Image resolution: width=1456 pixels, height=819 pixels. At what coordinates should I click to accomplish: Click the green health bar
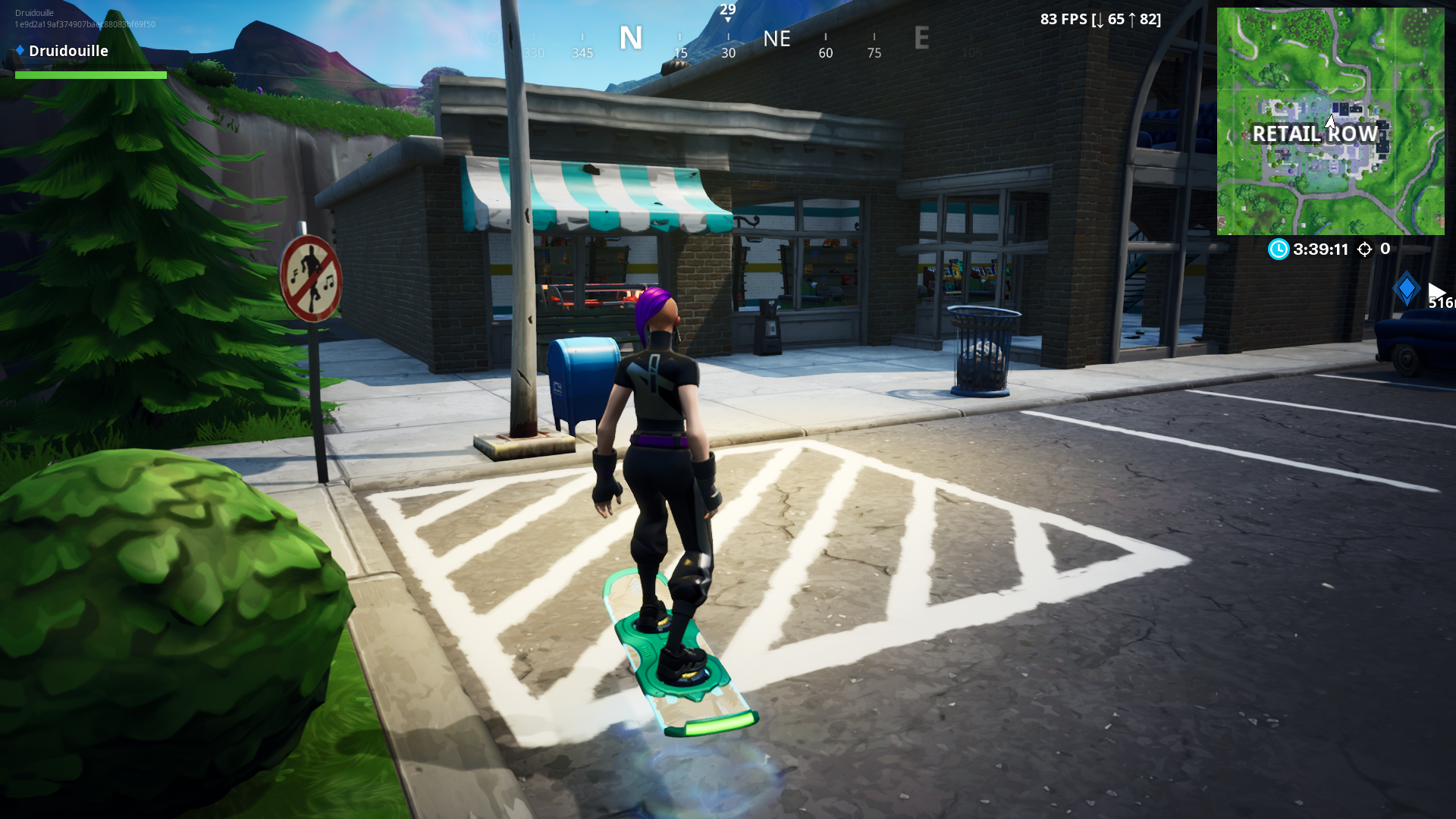(91, 75)
